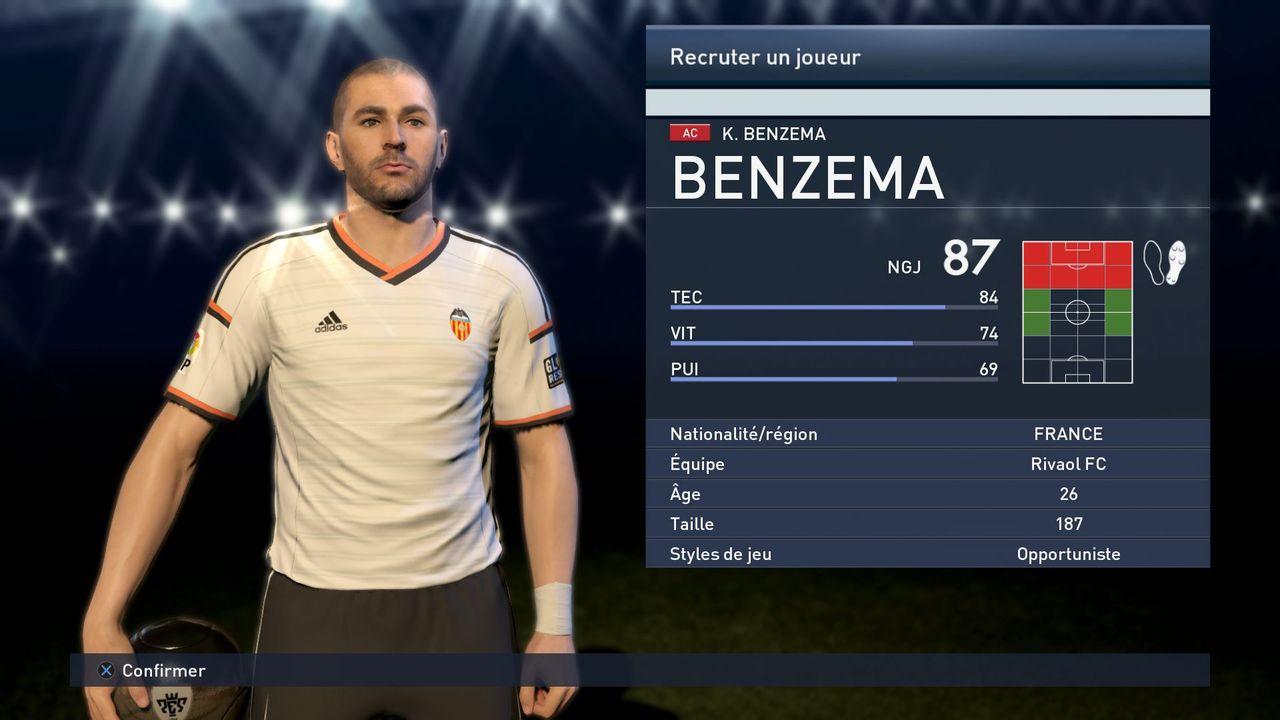This screenshot has height=720, width=1280.
Task: Select the preferred foot boot icon
Action: point(1164,262)
